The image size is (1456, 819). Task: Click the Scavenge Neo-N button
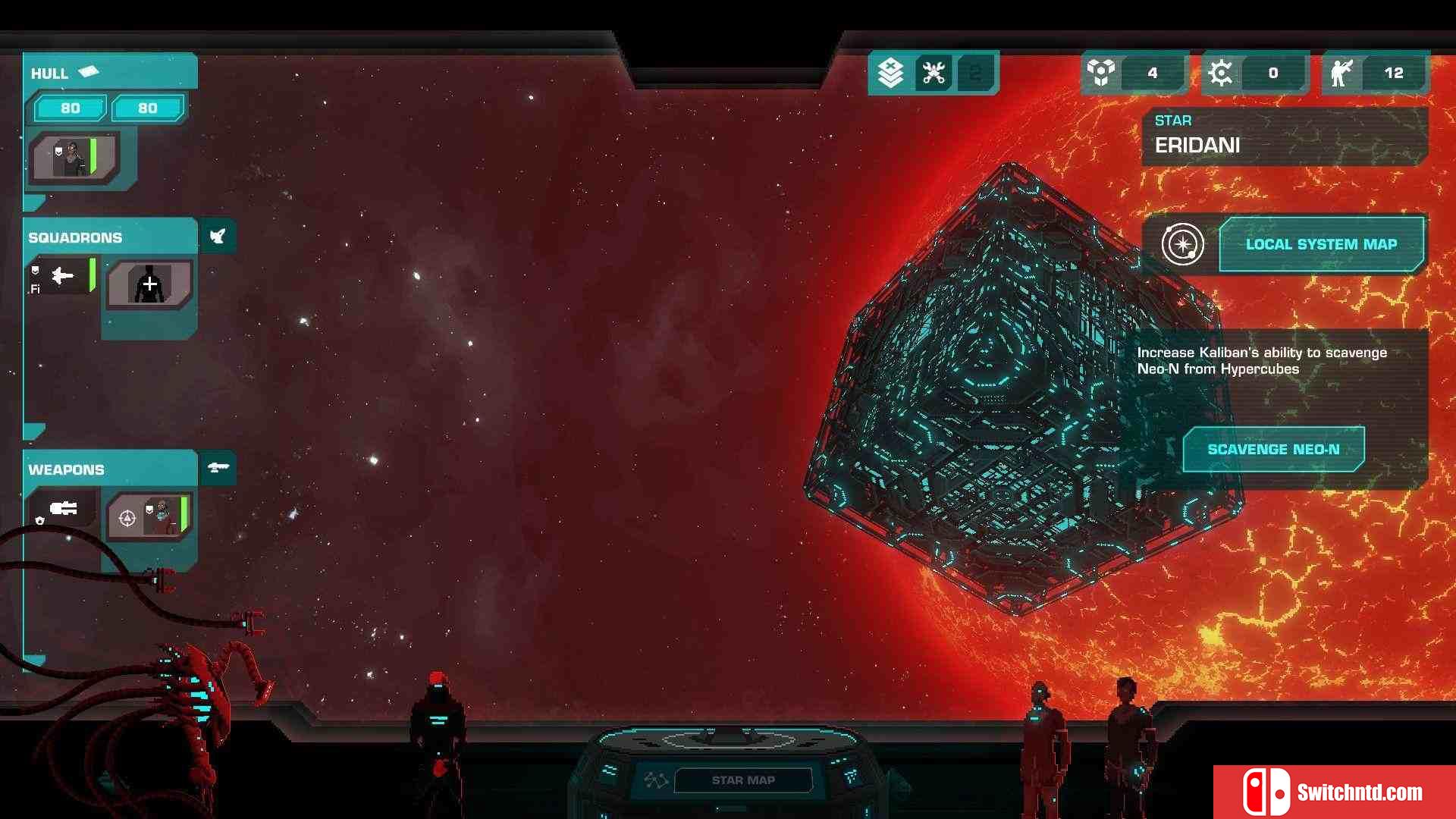coord(1273,449)
